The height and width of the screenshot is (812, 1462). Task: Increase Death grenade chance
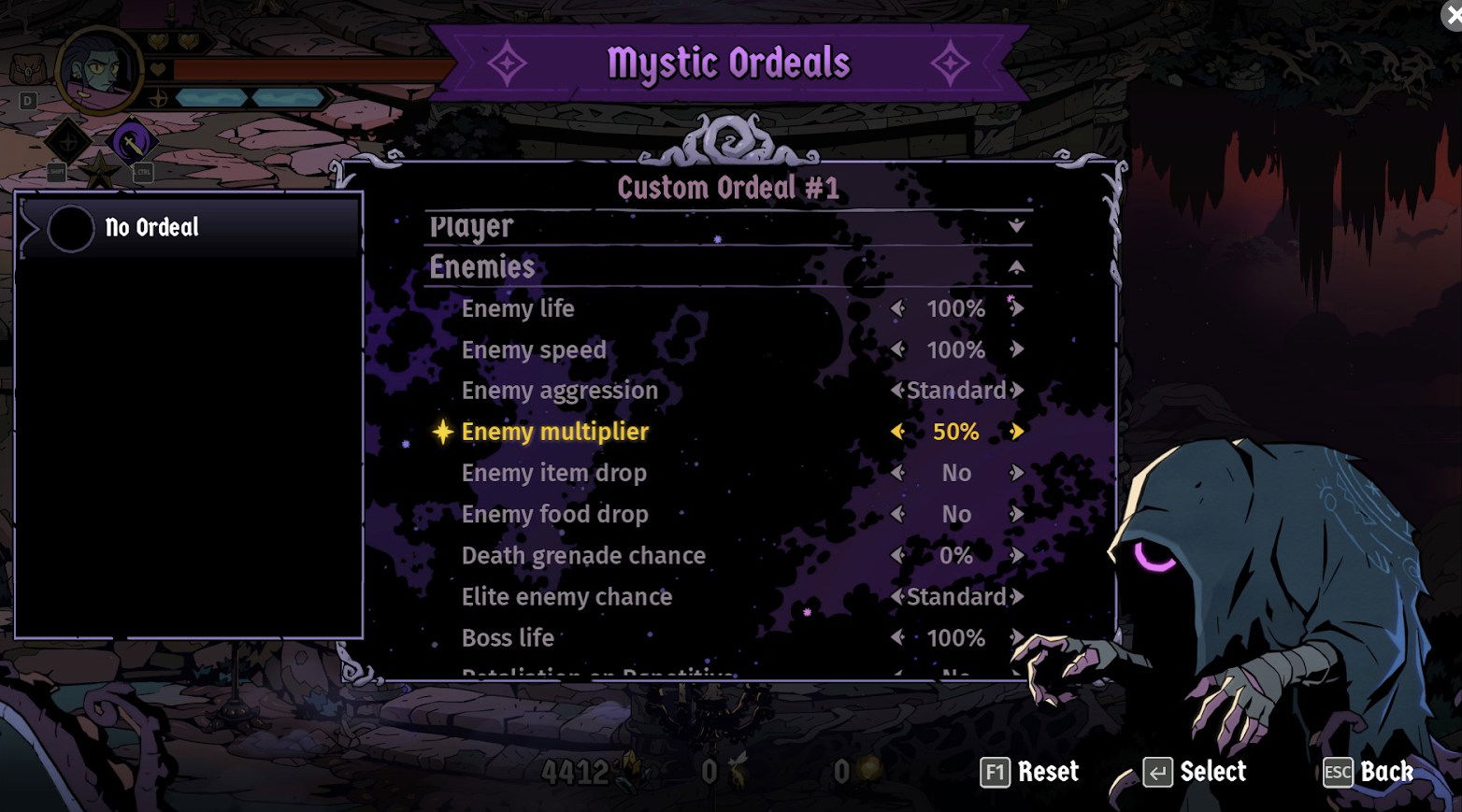1017,555
